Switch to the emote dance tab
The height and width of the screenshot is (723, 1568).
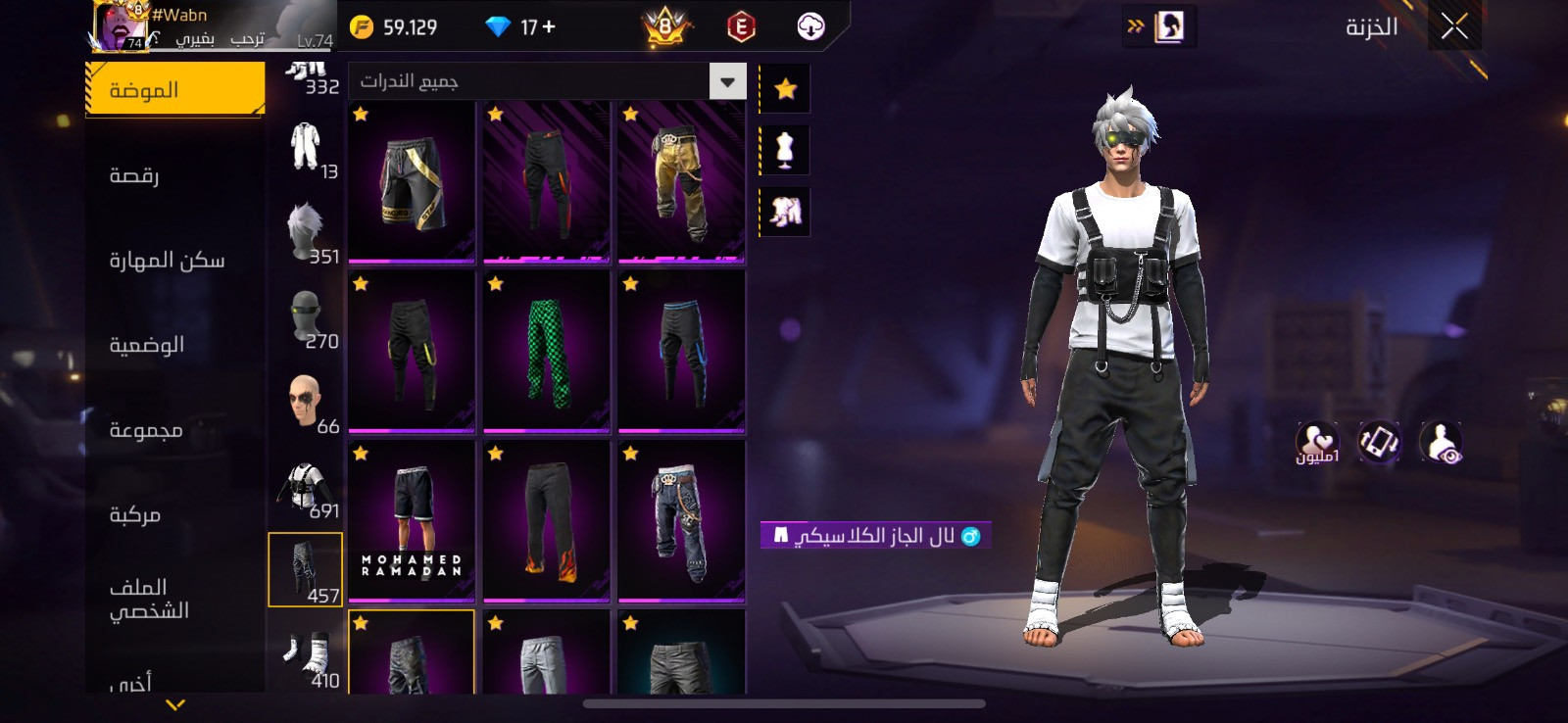click(x=134, y=175)
